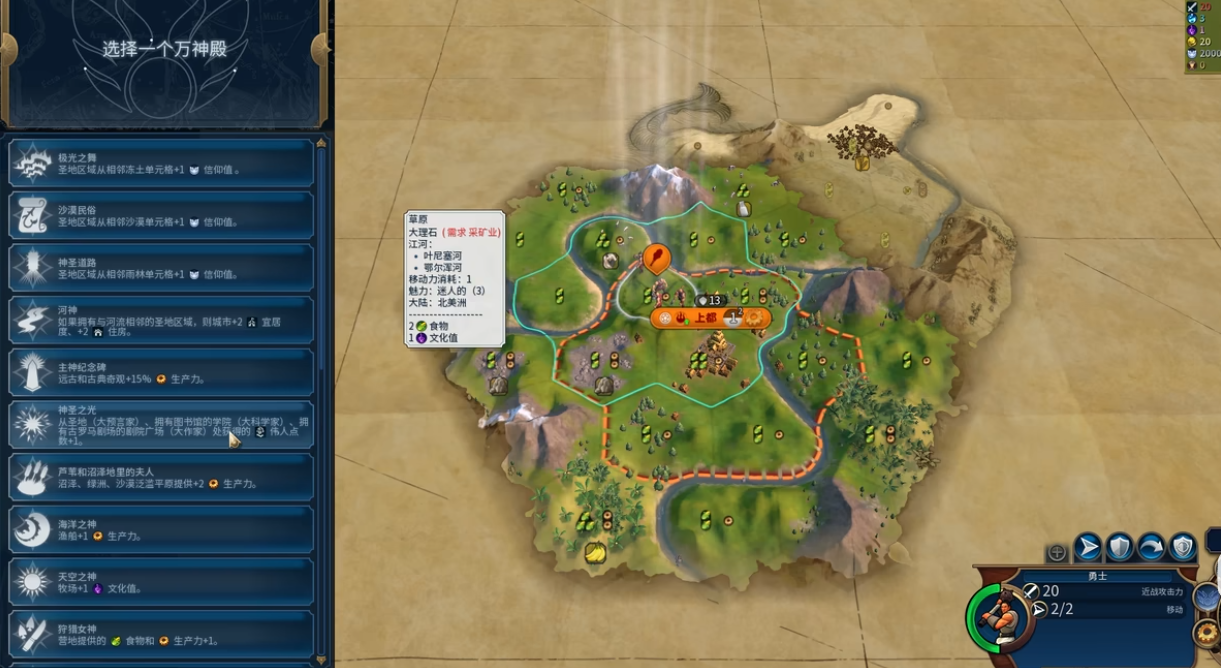Select the warrior's orange club unit flag

click(x=656, y=259)
